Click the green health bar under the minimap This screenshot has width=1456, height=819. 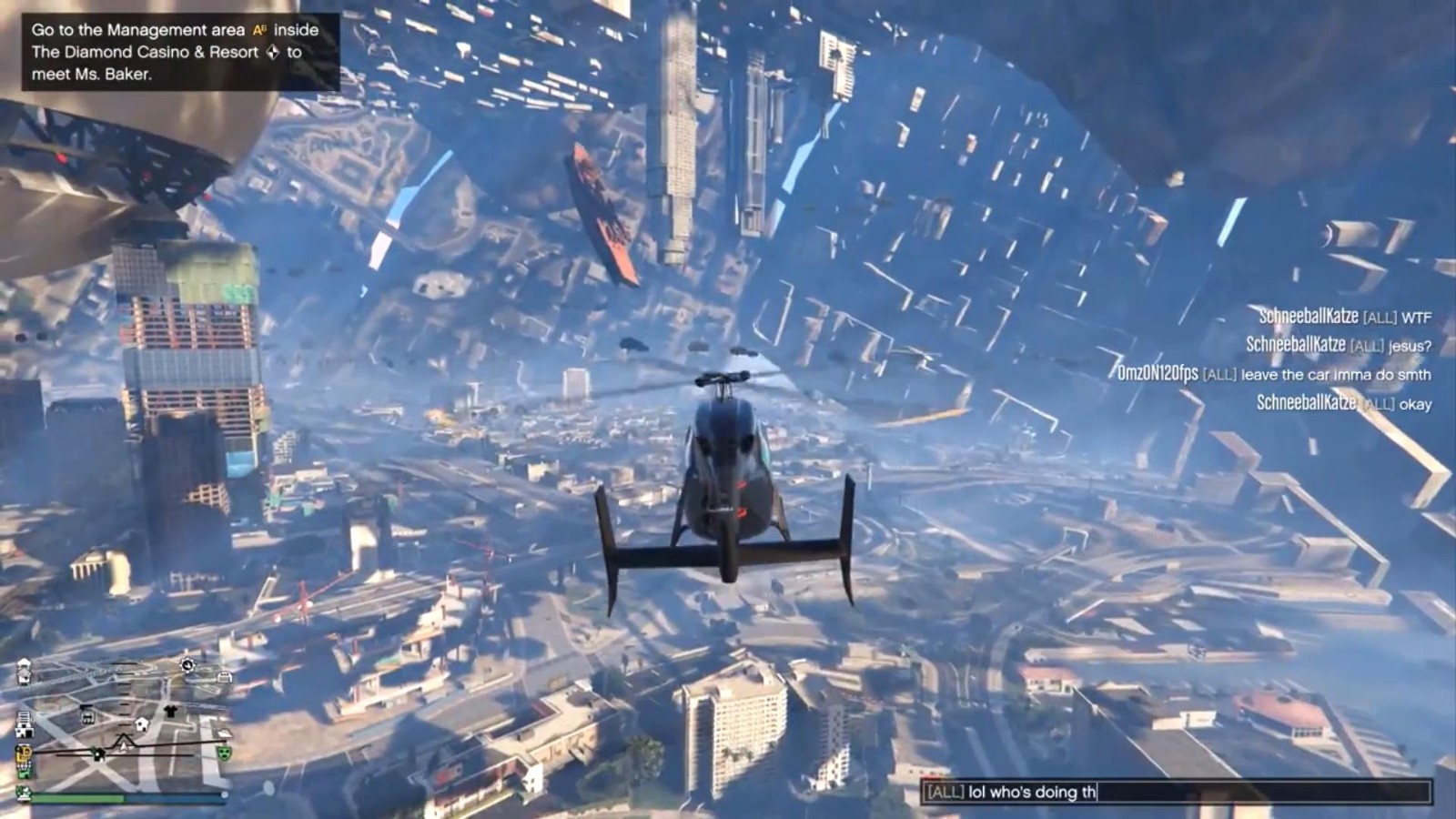click(x=81, y=799)
